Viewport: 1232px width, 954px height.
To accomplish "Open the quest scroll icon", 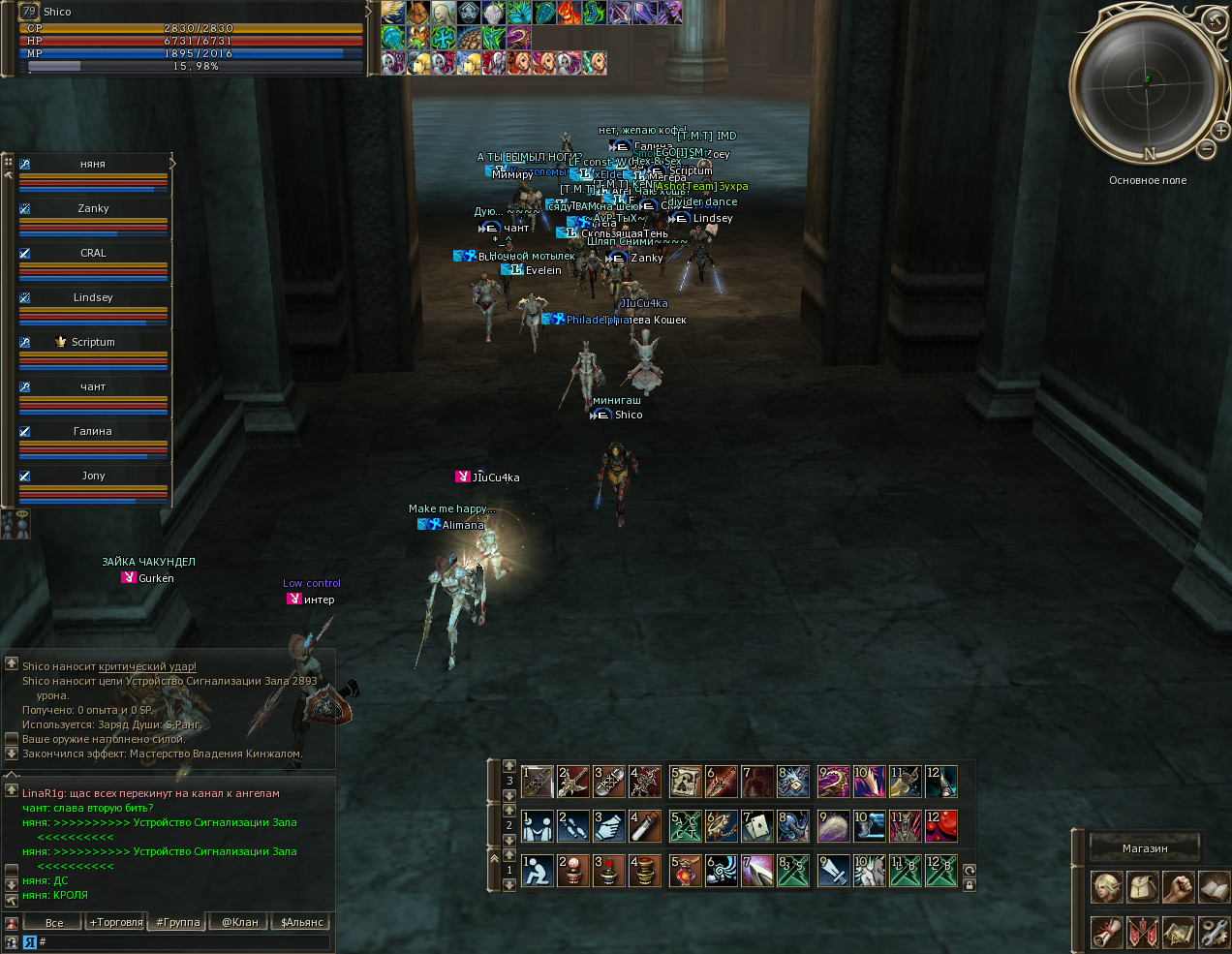I will [x=1107, y=932].
